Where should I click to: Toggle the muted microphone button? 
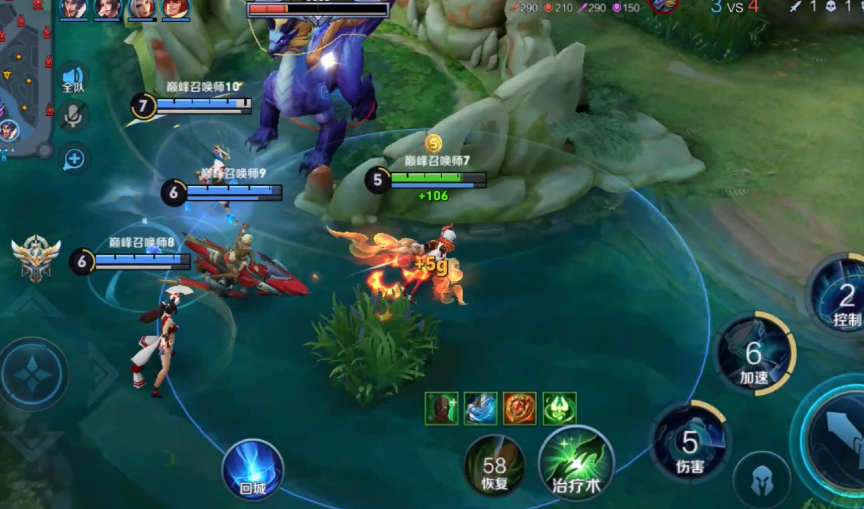coord(73,116)
